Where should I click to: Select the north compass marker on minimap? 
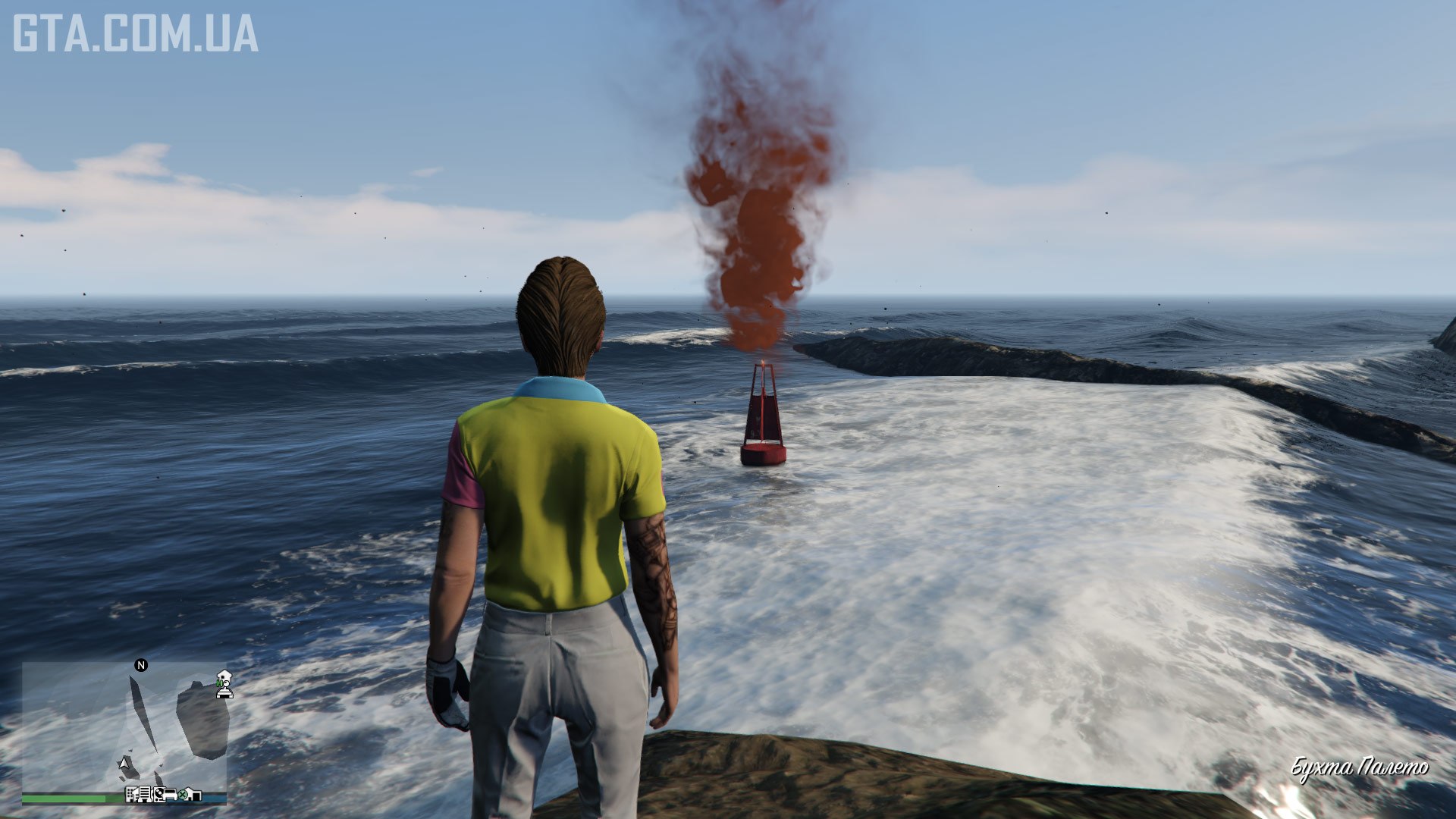[x=141, y=665]
